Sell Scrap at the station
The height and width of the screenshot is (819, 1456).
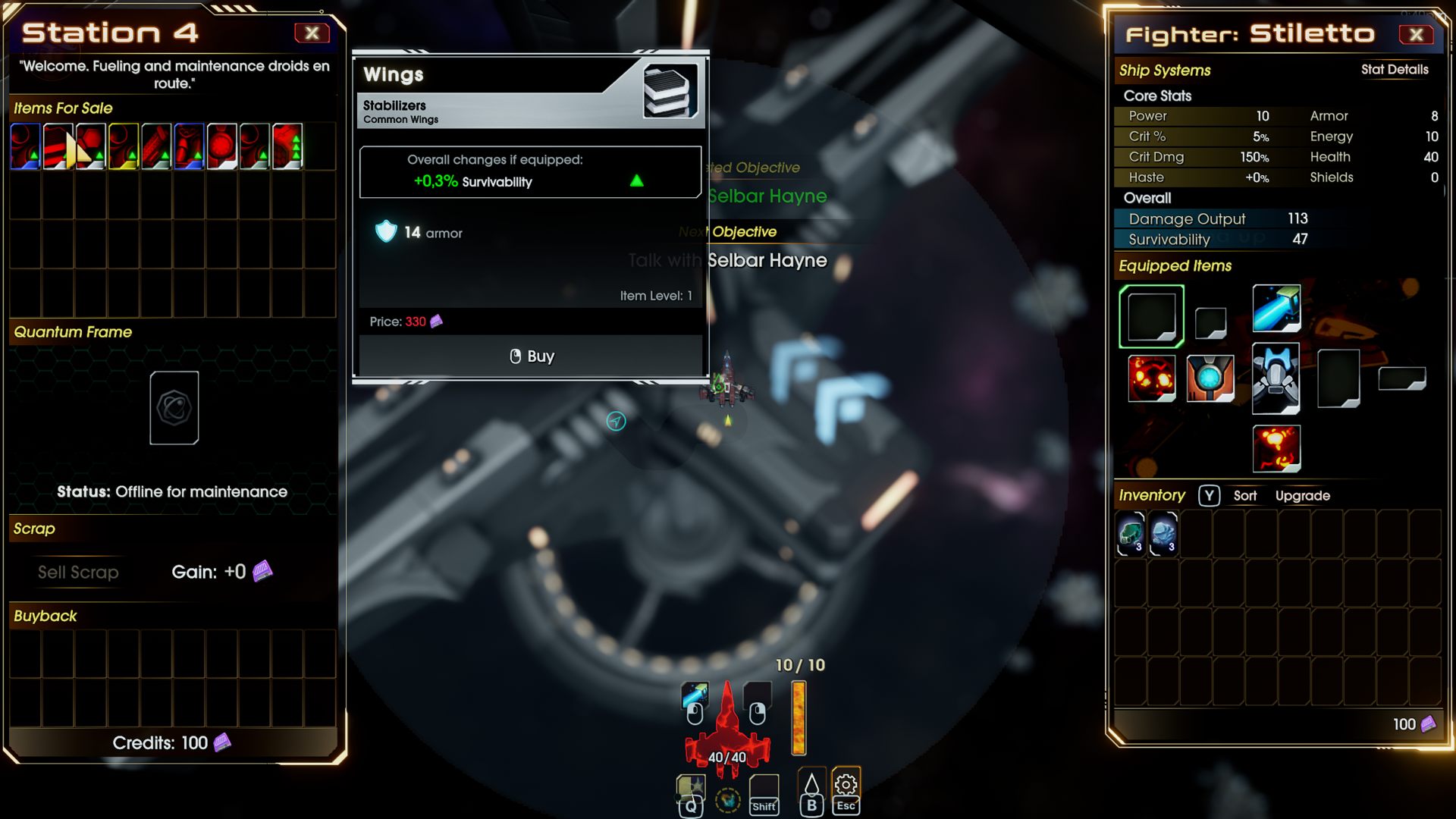coord(78,573)
